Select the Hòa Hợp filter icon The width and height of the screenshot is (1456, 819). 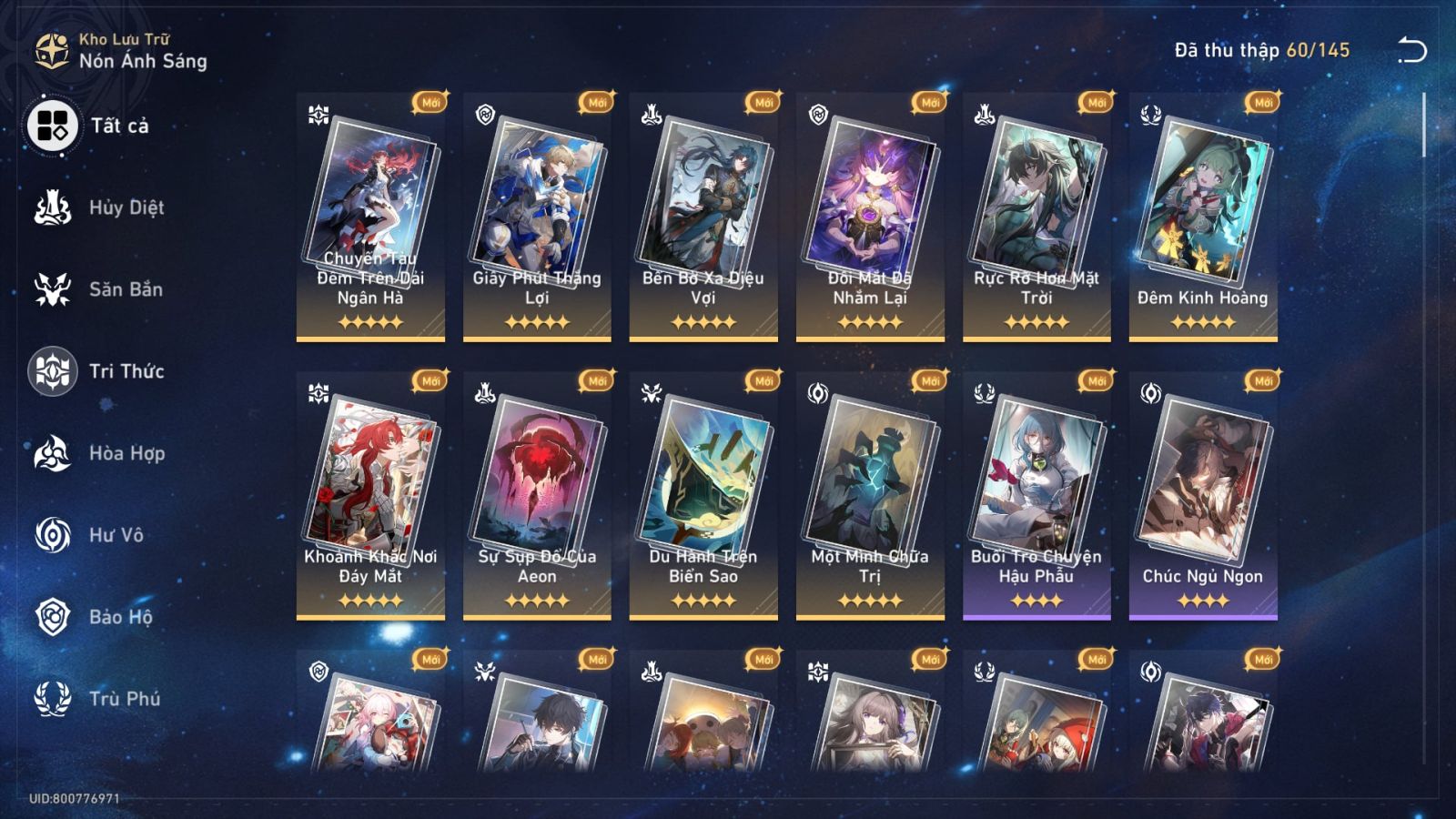coord(53,453)
